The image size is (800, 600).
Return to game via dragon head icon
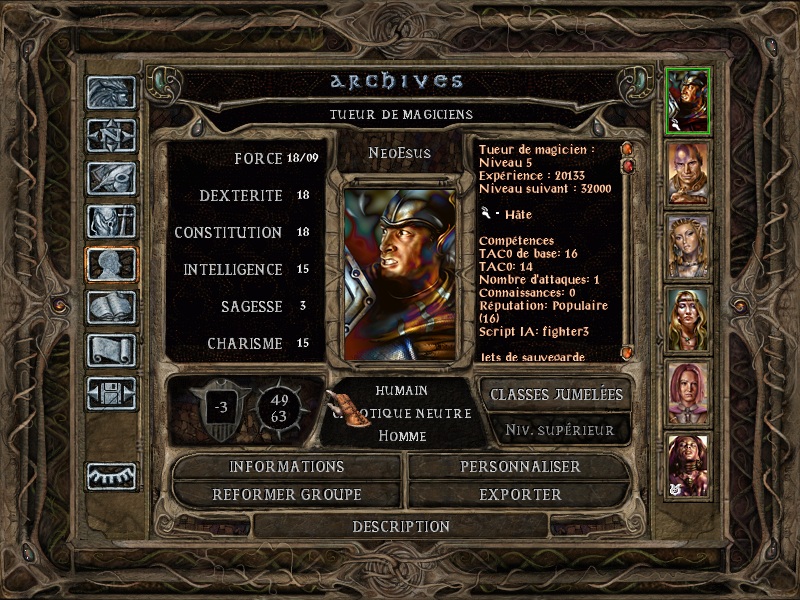pyautogui.click(x=111, y=92)
